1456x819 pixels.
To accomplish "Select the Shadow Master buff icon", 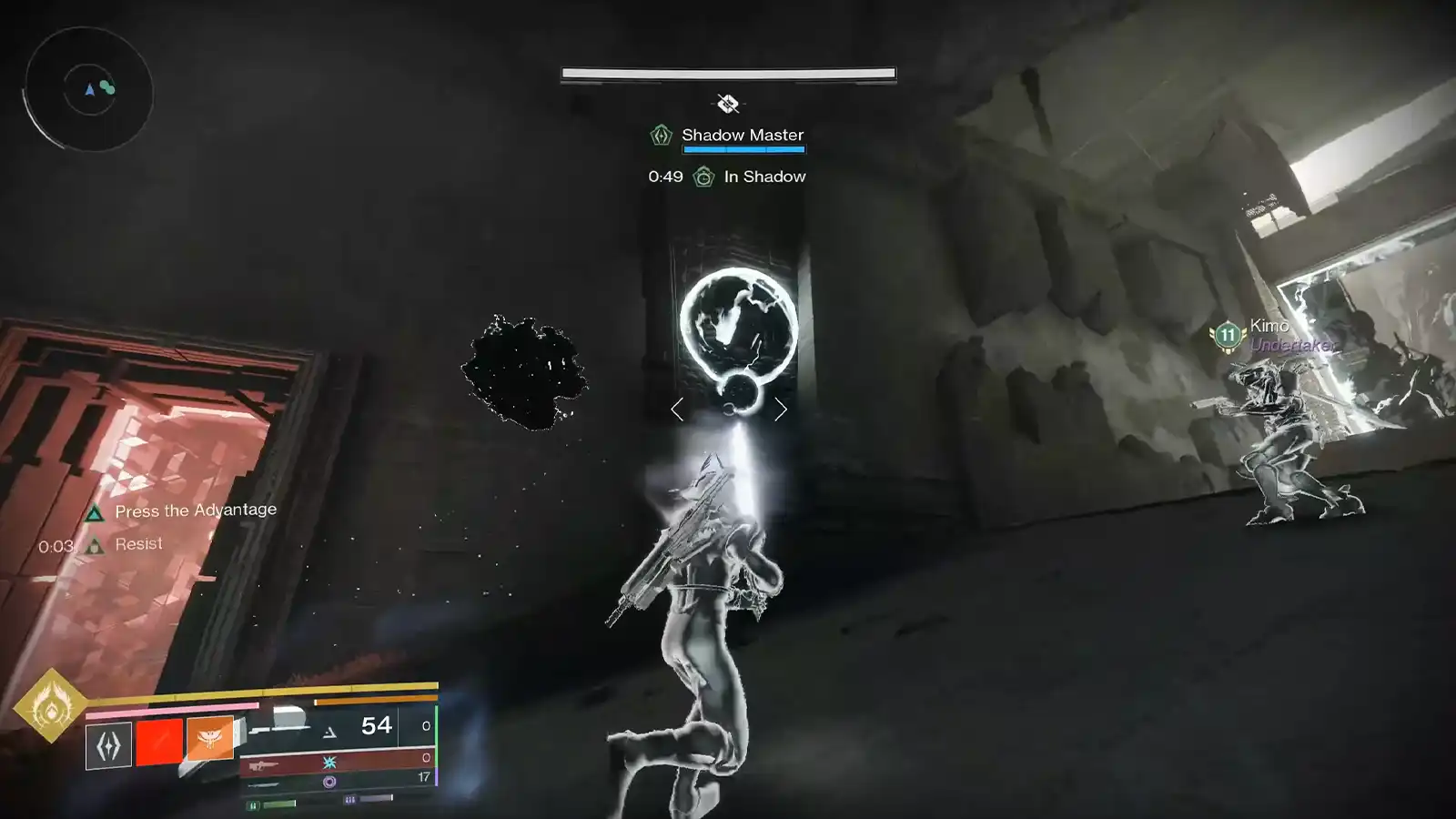I will point(661,135).
